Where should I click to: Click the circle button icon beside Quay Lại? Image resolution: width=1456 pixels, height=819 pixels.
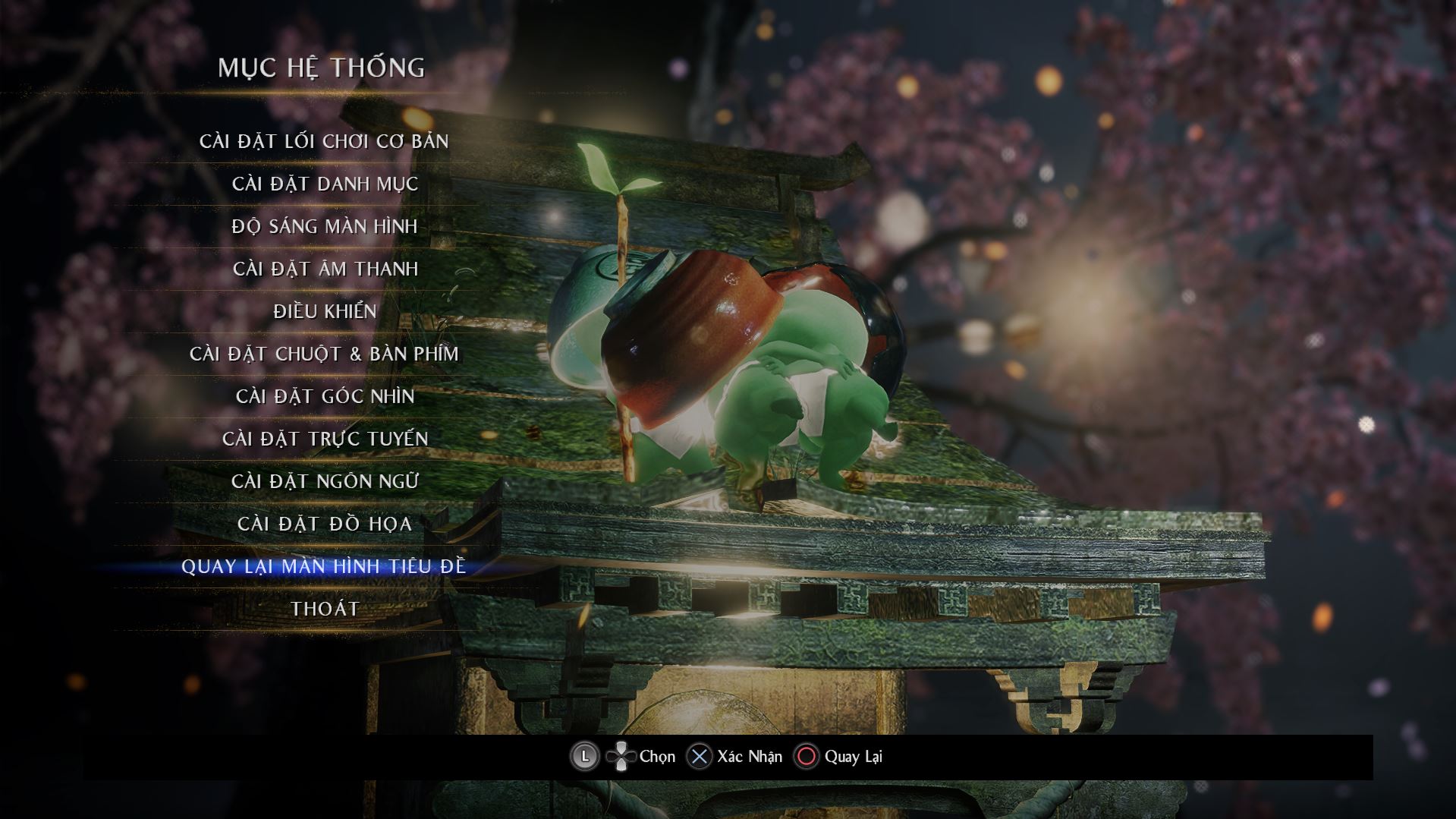(807, 756)
